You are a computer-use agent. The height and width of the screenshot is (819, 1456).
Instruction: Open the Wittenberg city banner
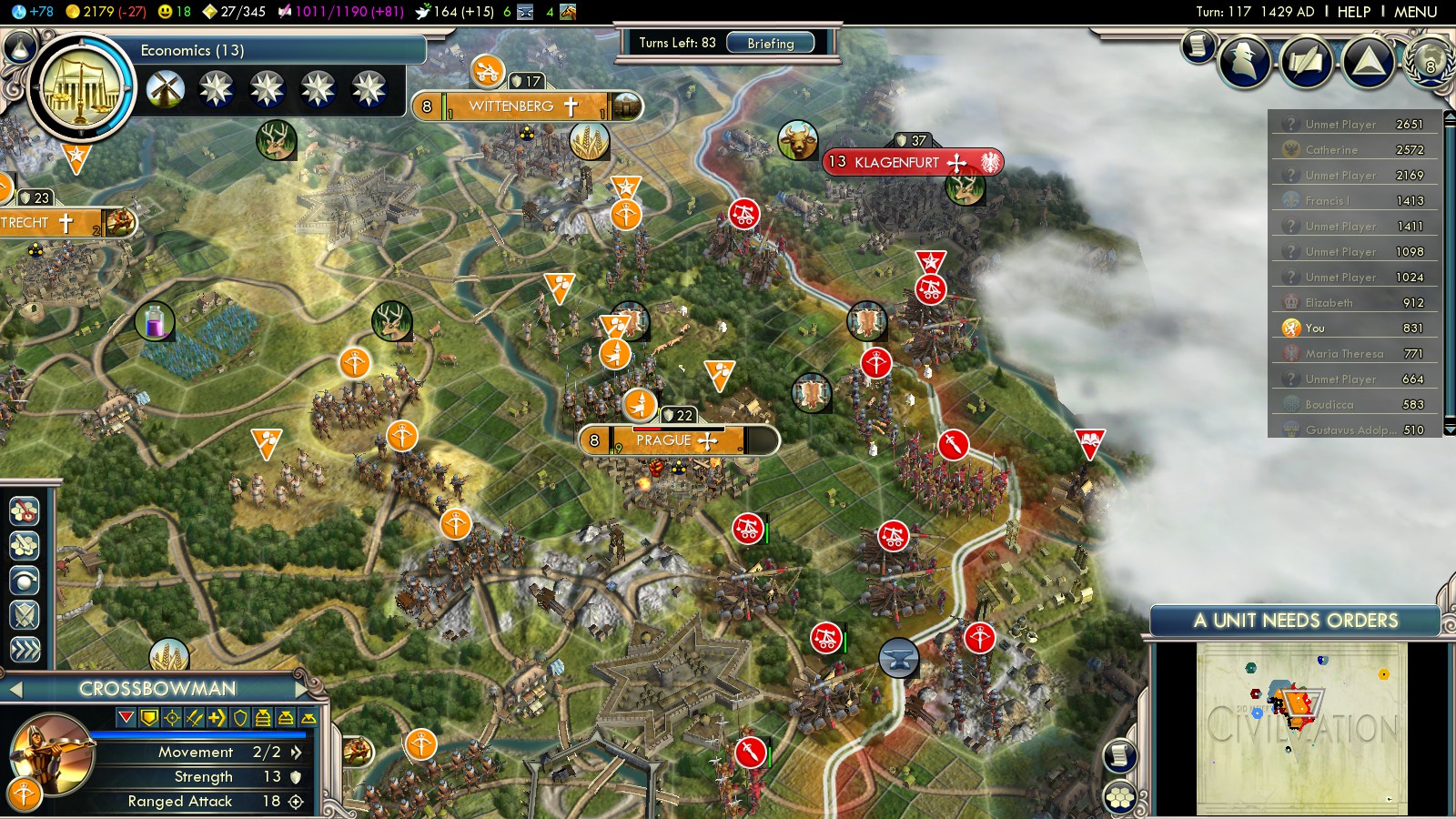click(512, 106)
